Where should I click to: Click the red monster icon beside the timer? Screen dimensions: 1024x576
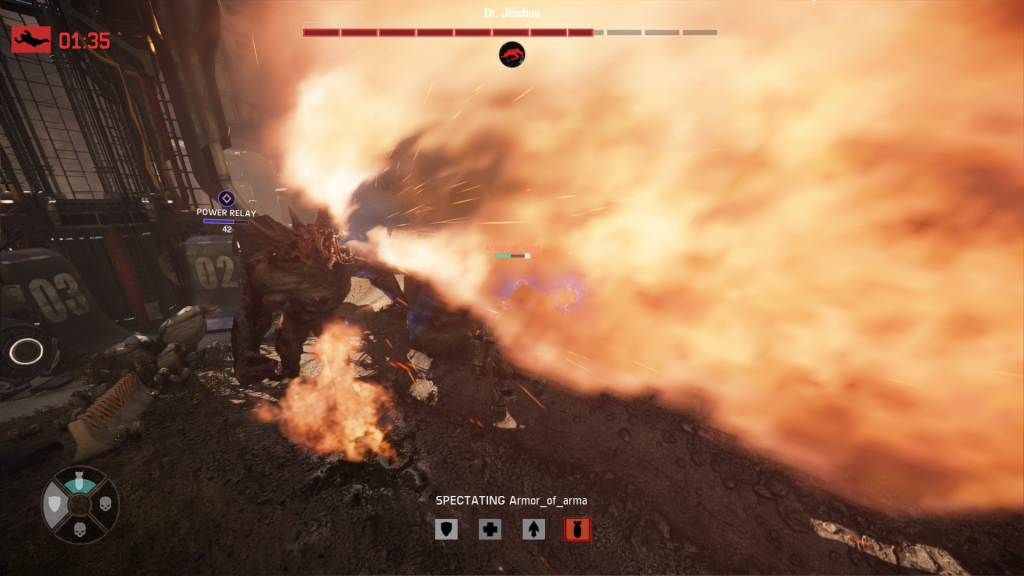point(31,40)
